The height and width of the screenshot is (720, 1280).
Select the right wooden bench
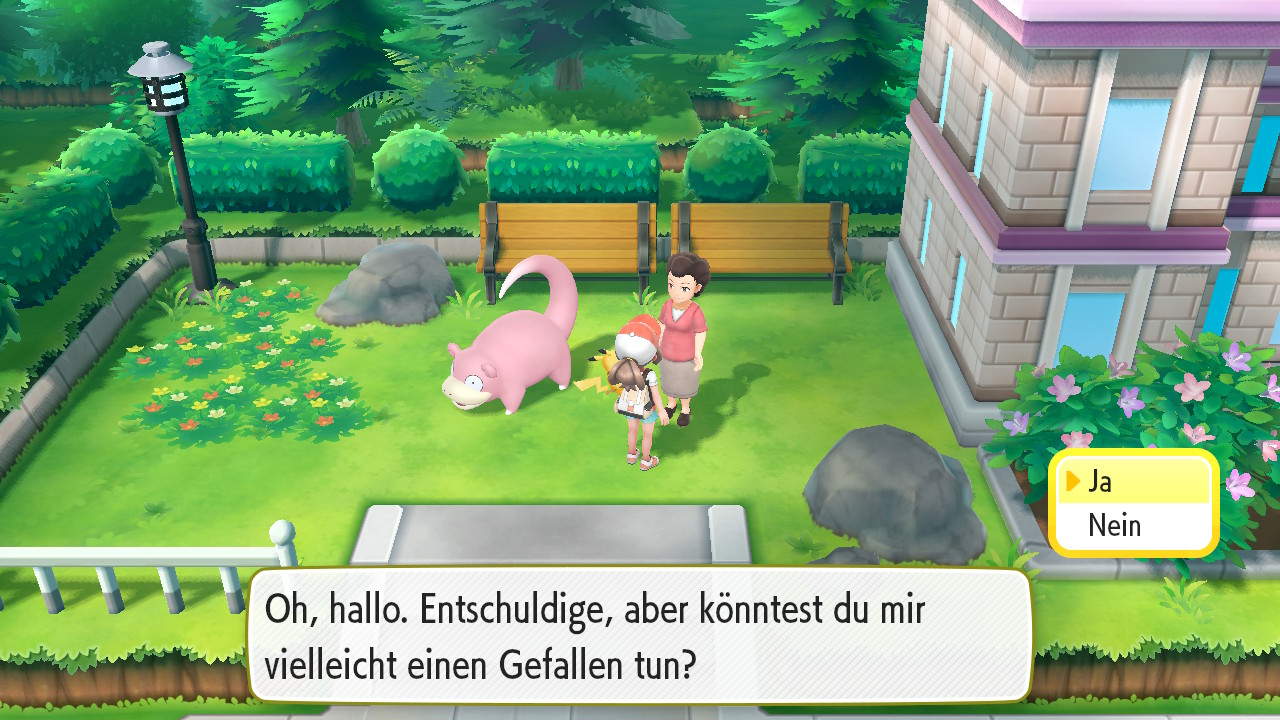click(760, 235)
